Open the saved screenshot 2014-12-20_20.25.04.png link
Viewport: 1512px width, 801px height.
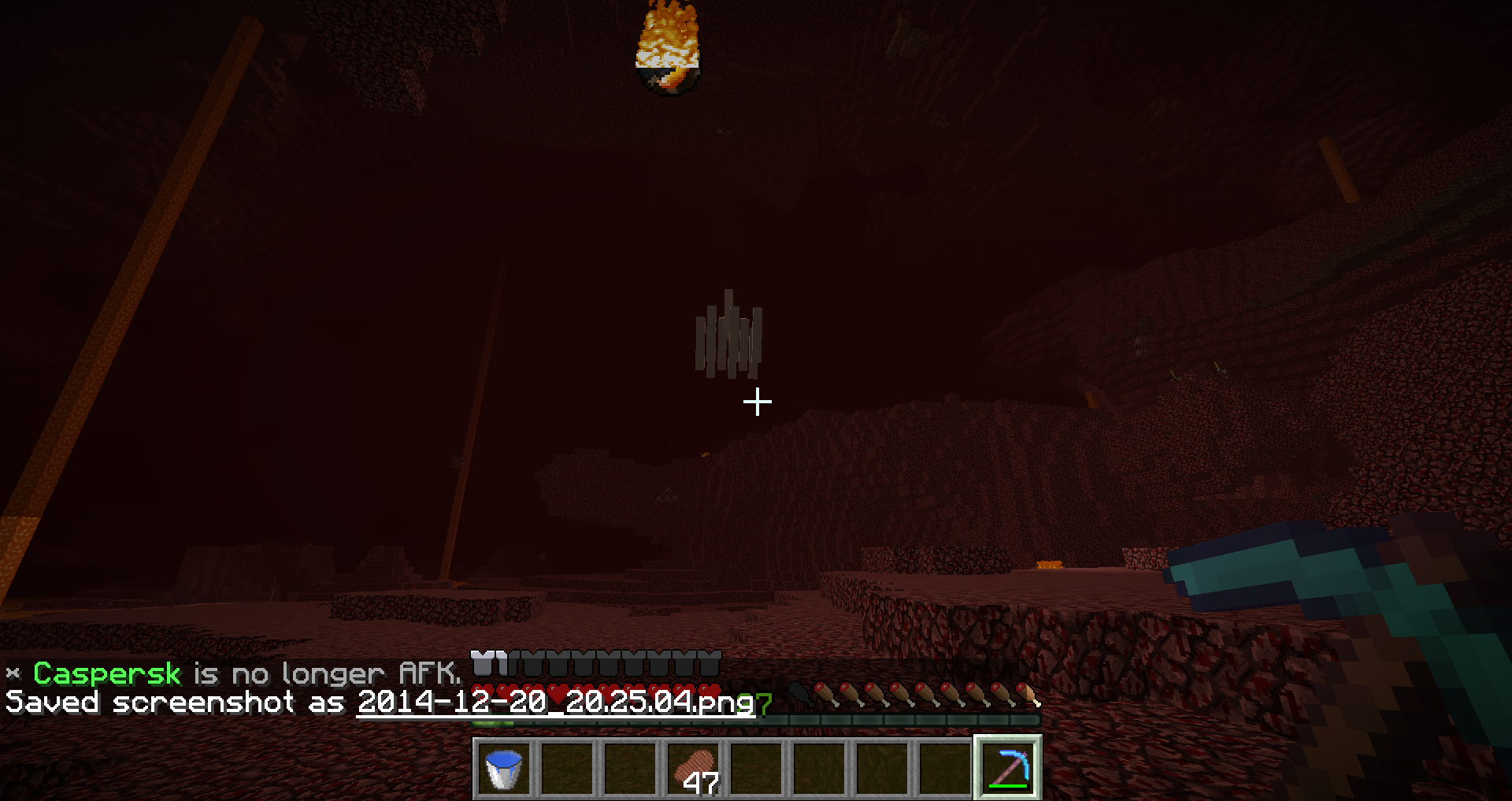pyautogui.click(x=555, y=702)
